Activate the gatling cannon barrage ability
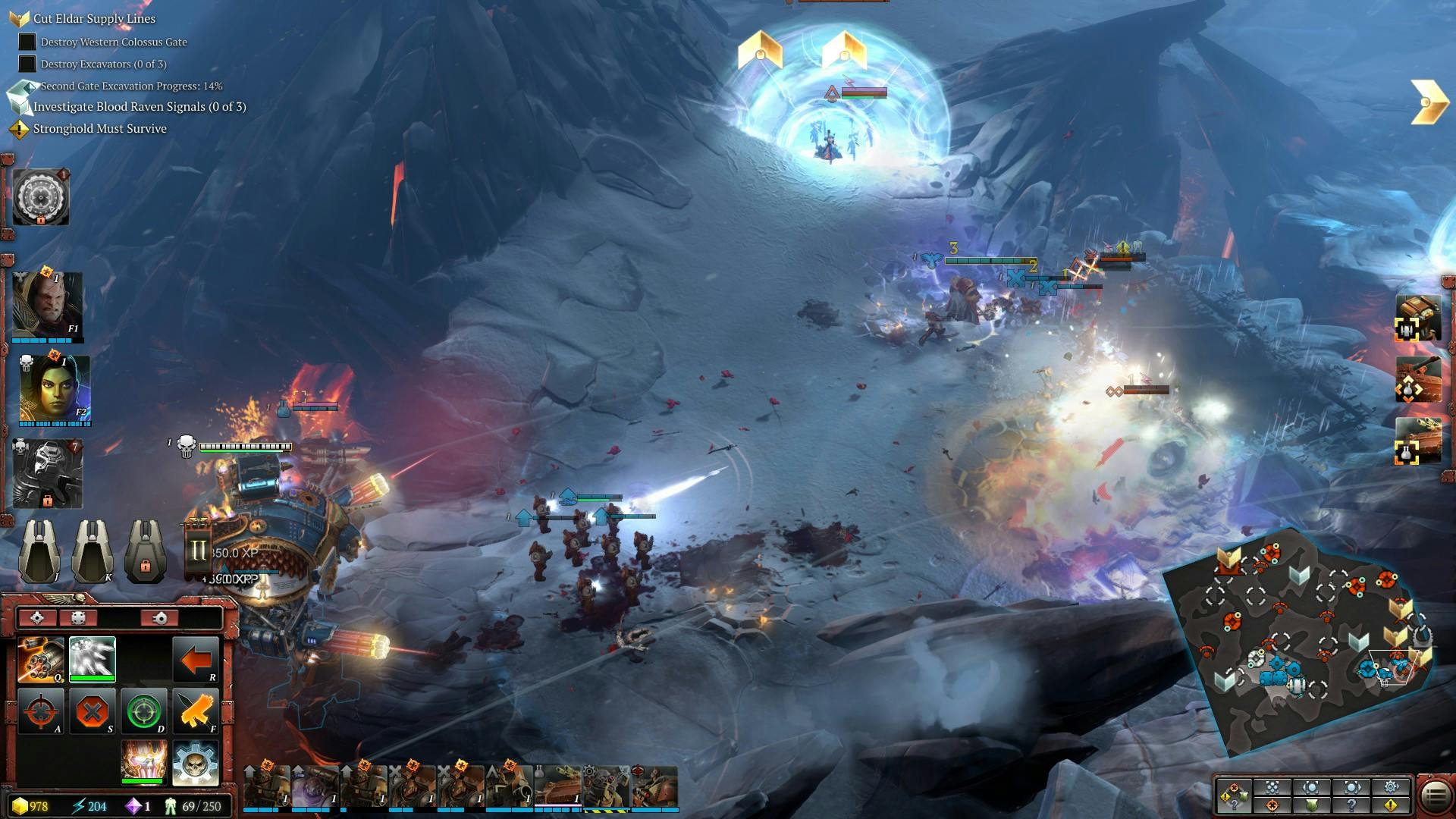 point(41,660)
